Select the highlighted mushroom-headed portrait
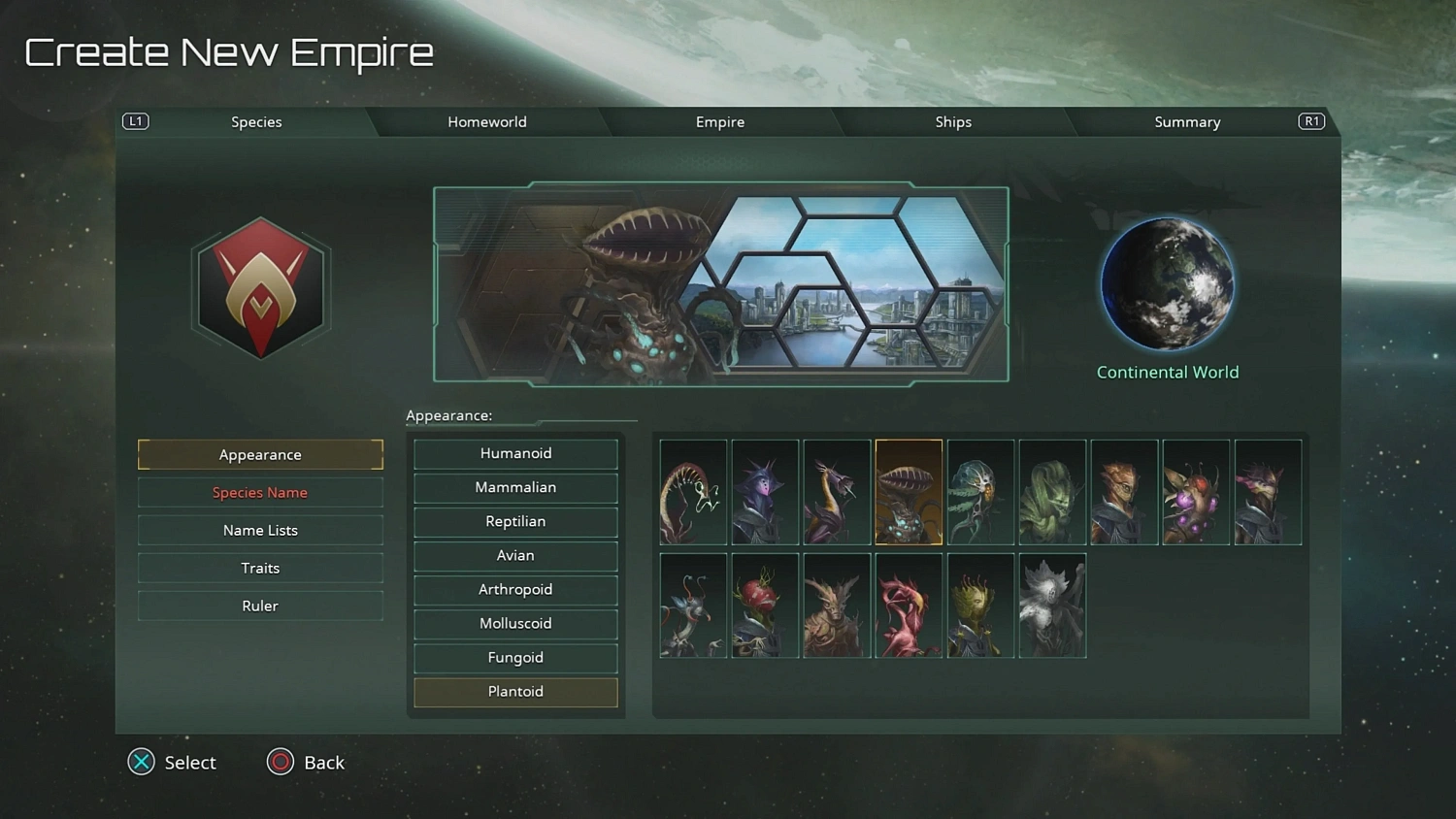This screenshot has width=1456, height=819. [x=908, y=492]
